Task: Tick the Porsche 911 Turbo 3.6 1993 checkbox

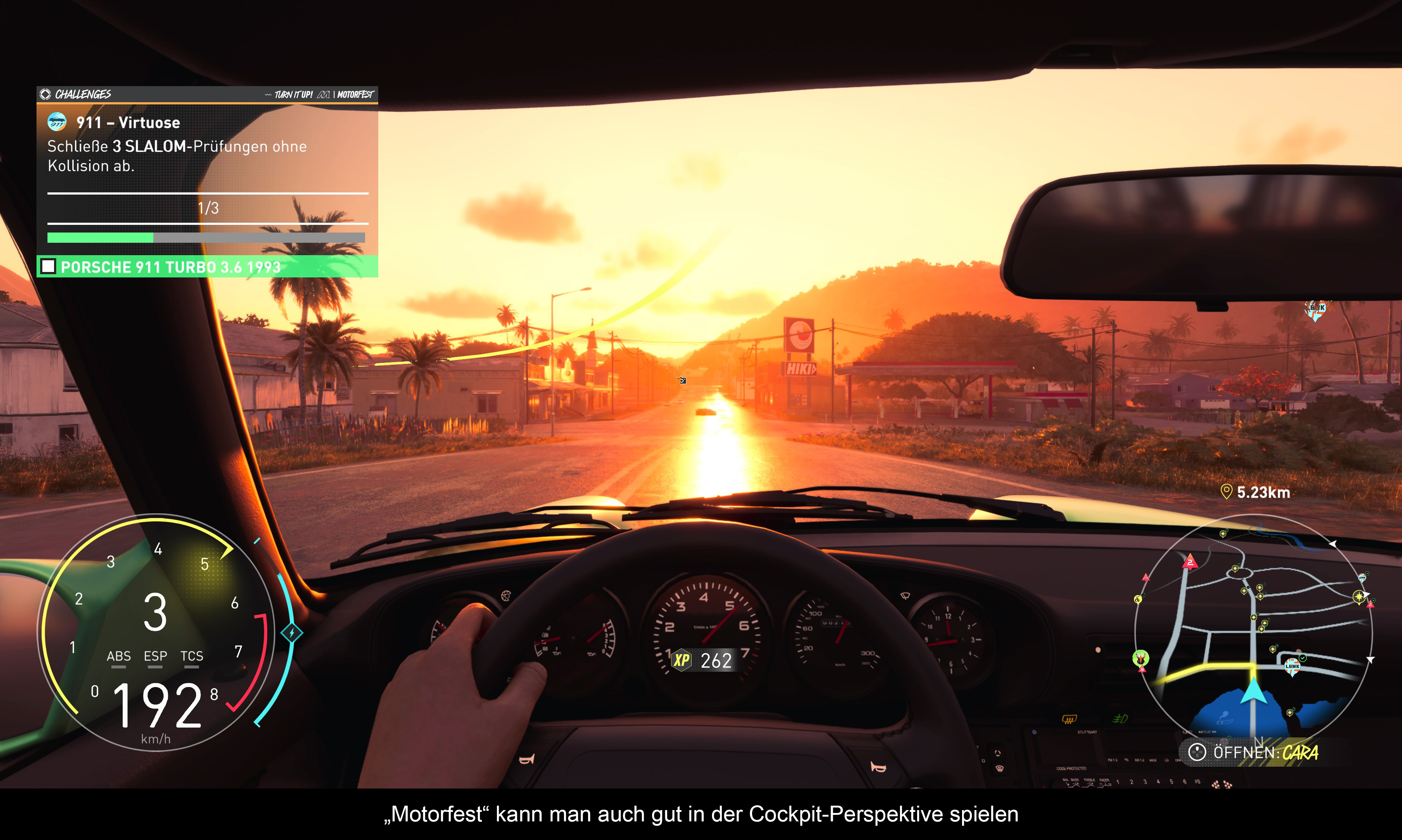Action: click(x=49, y=266)
